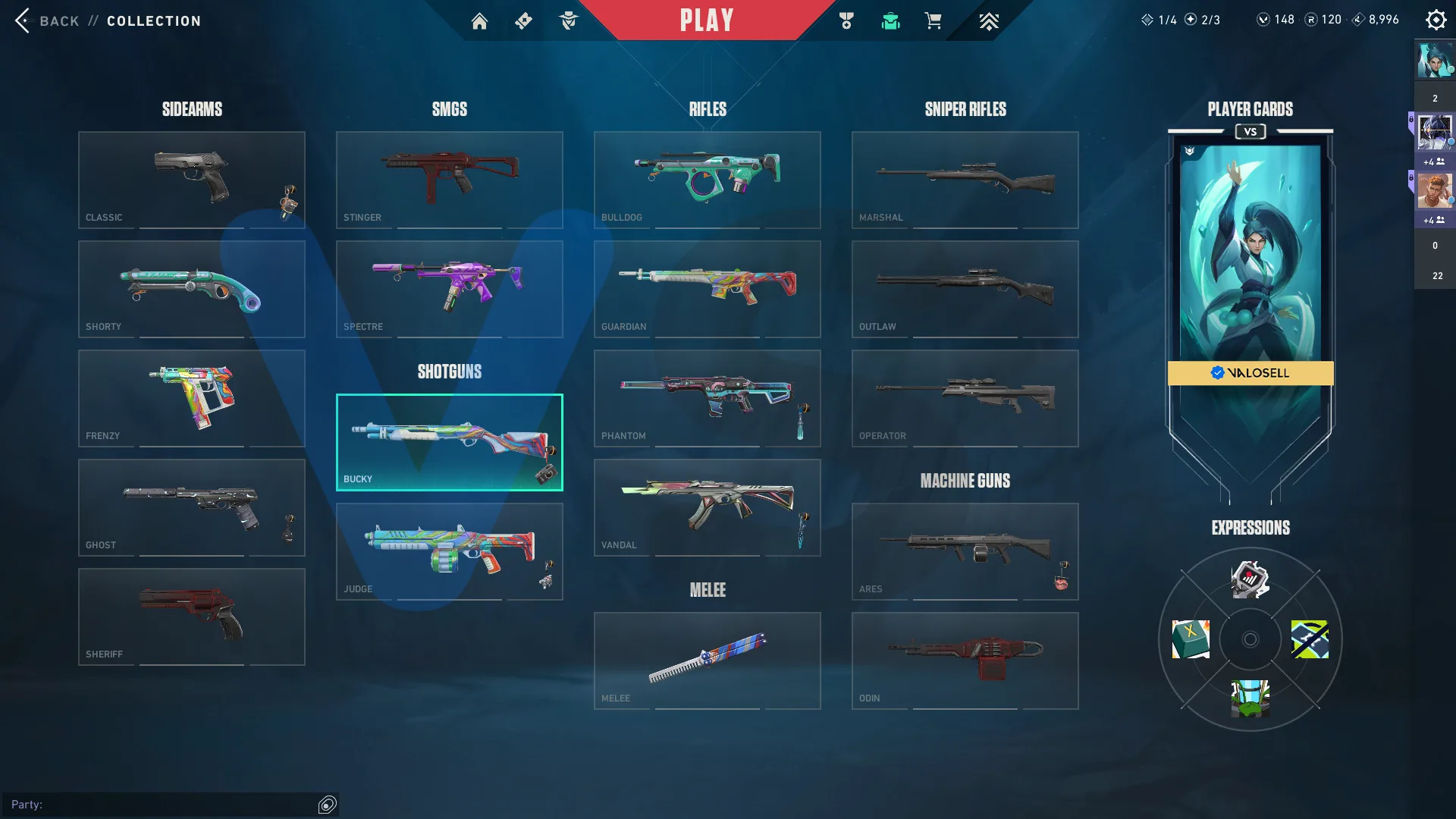Choose the Shorty weapon slot
The image size is (1456, 819).
[192, 289]
